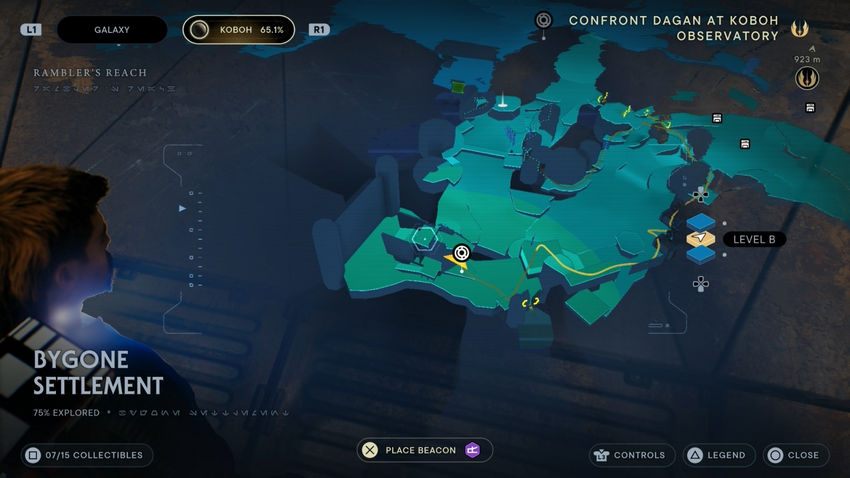Open the Confront Dagan objective tracker
Screen dimensions: 850x478
(673, 28)
